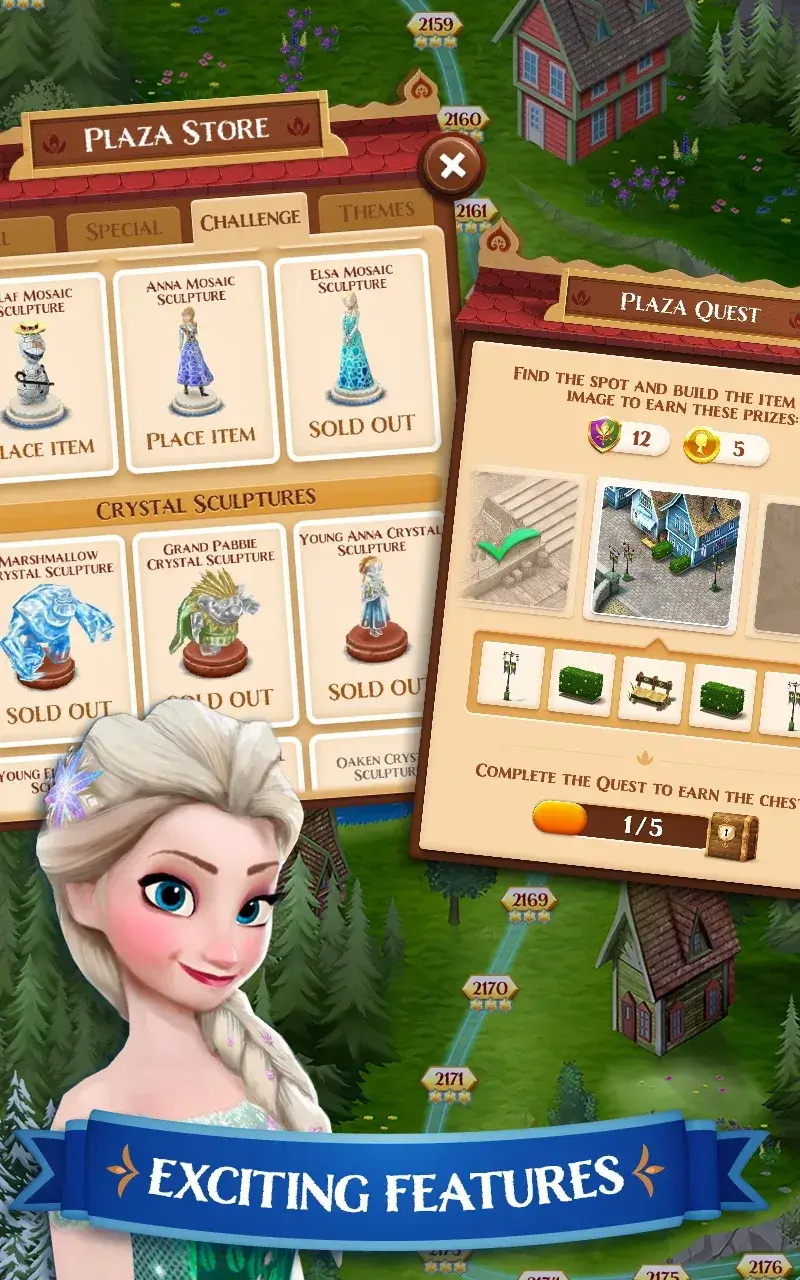Switch to the Special tab
Viewport: 800px width, 1280px height.
(x=123, y=231)
